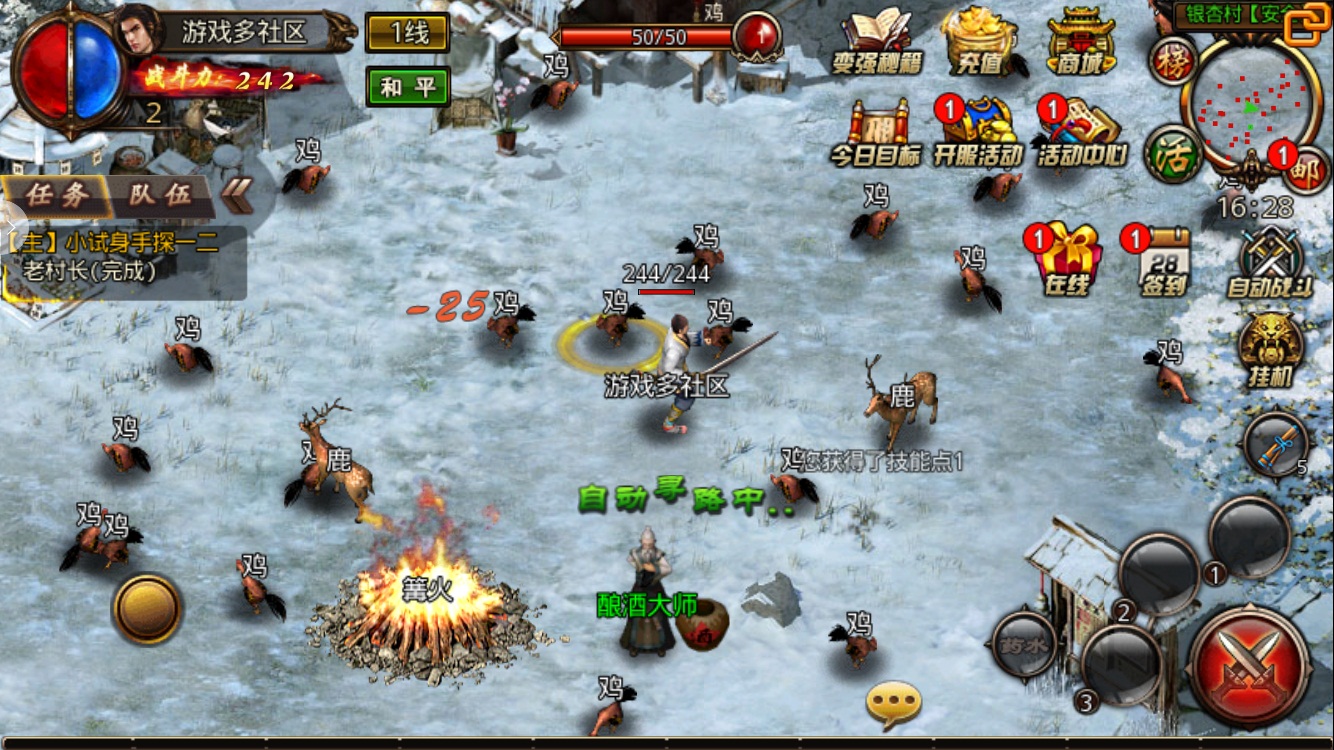Viewport: 1334px width, 750px height.
Task: Use the 药水 potion button
Action: pyautogui.click(x=1023, y=645)
